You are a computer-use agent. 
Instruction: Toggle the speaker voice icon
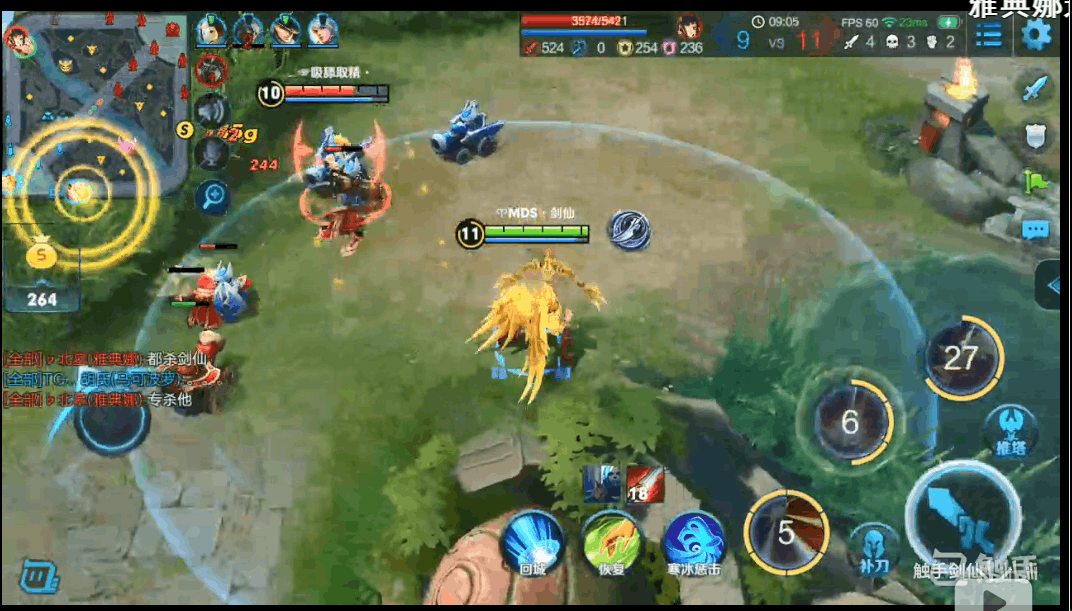pyautogui.click(x=212, y=109)
